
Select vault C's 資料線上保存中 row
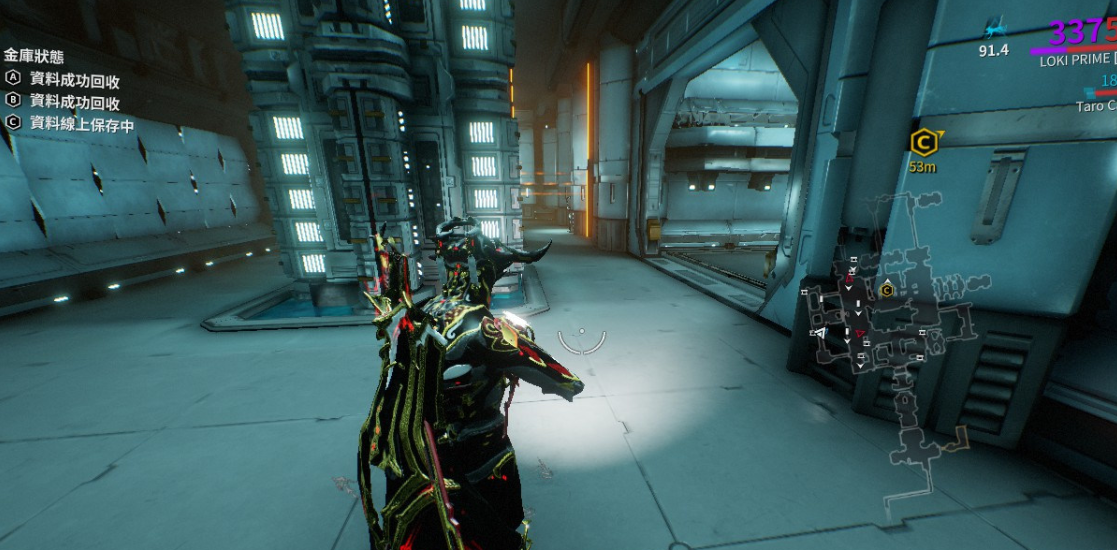pyautogui.click(x=70, y=125)
